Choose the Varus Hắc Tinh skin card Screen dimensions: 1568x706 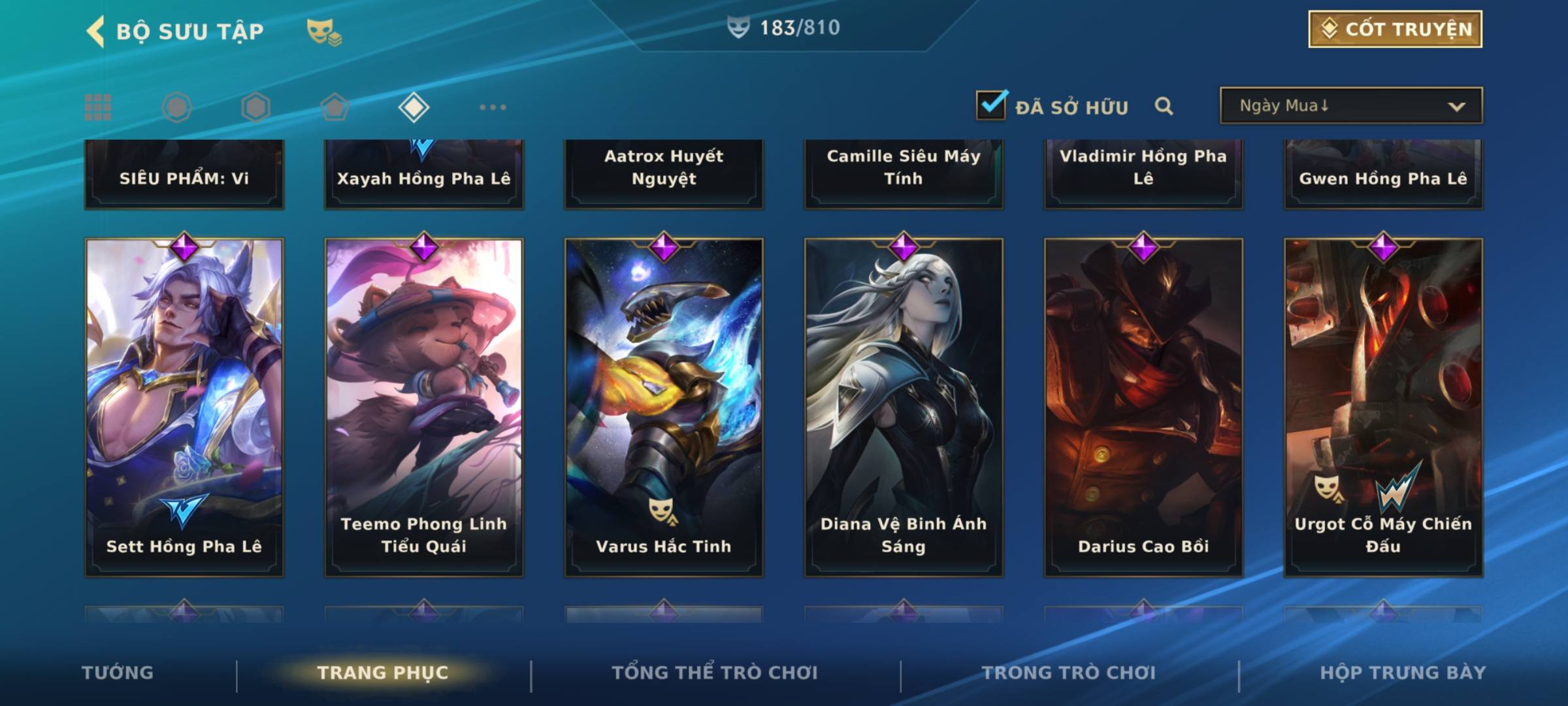pos(664,407)
